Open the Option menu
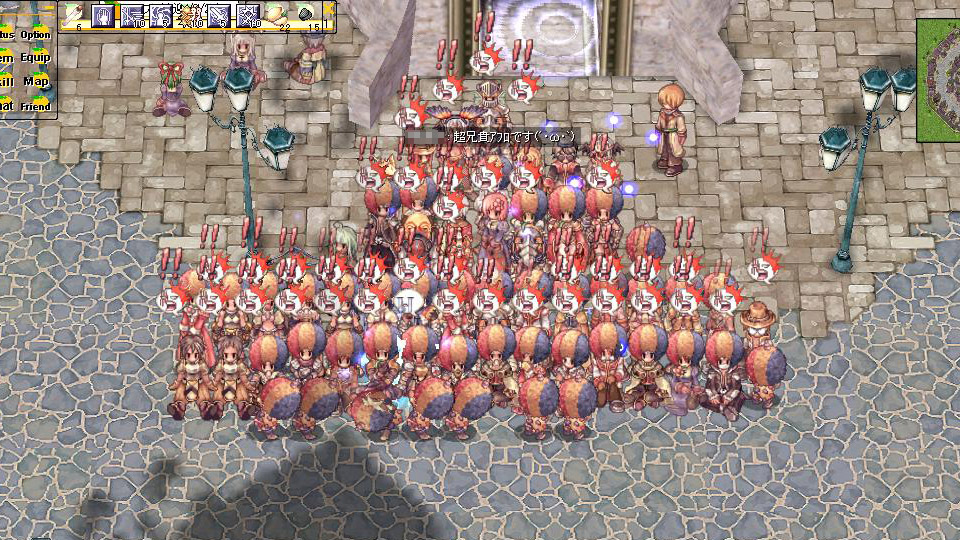This screenshot has height=540, width=960. point(36,35)
